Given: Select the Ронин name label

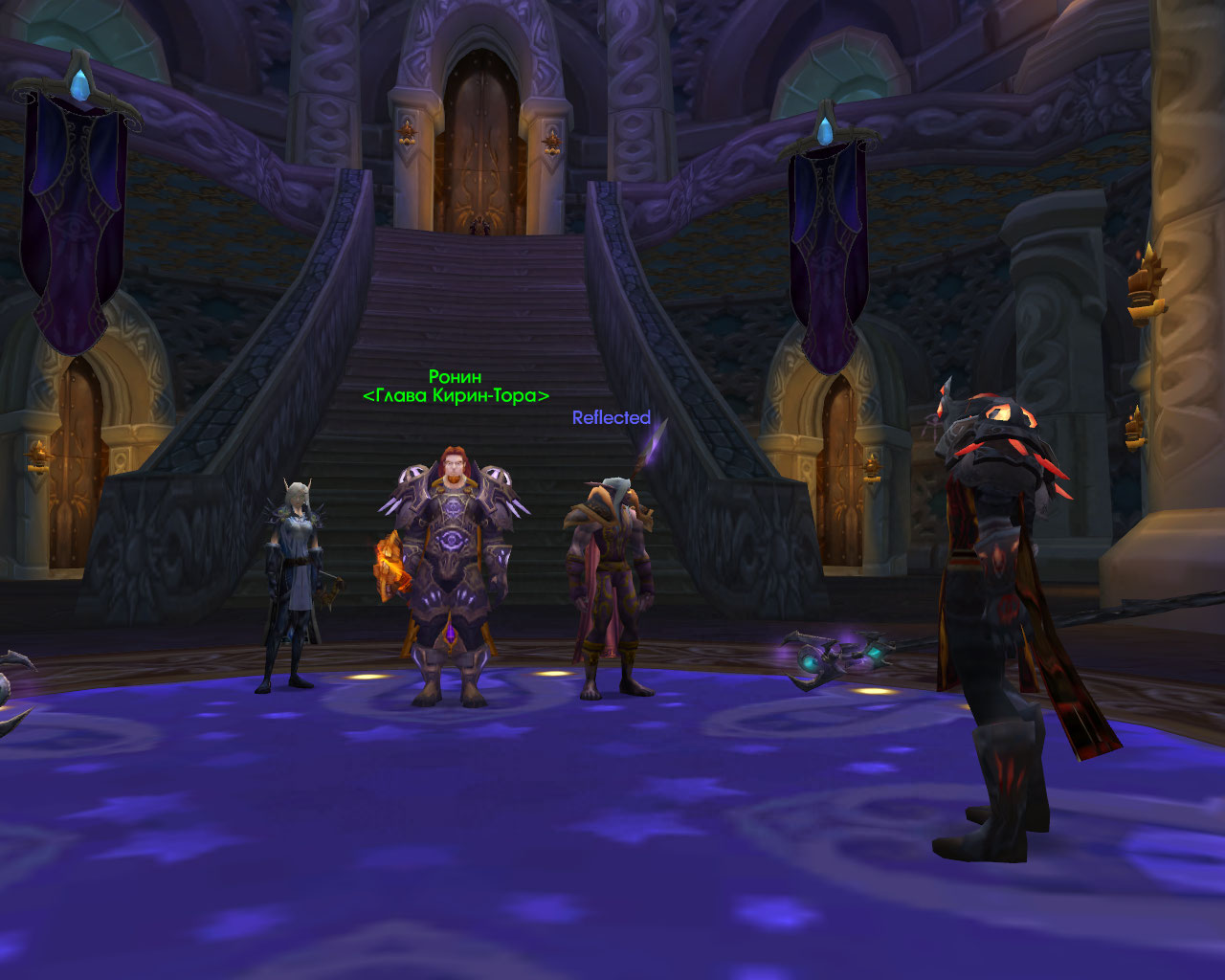Looking at the screenshot, I should (x=455, y=377).
